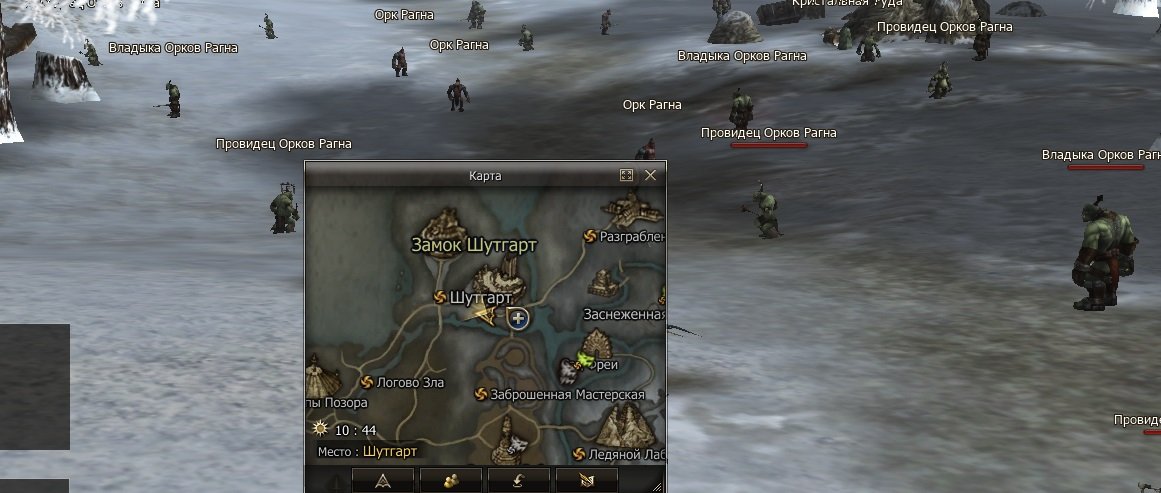Select the Шутгарт town marker
The width and height of the screenshot is (1161, 493).
click(441, 297)
